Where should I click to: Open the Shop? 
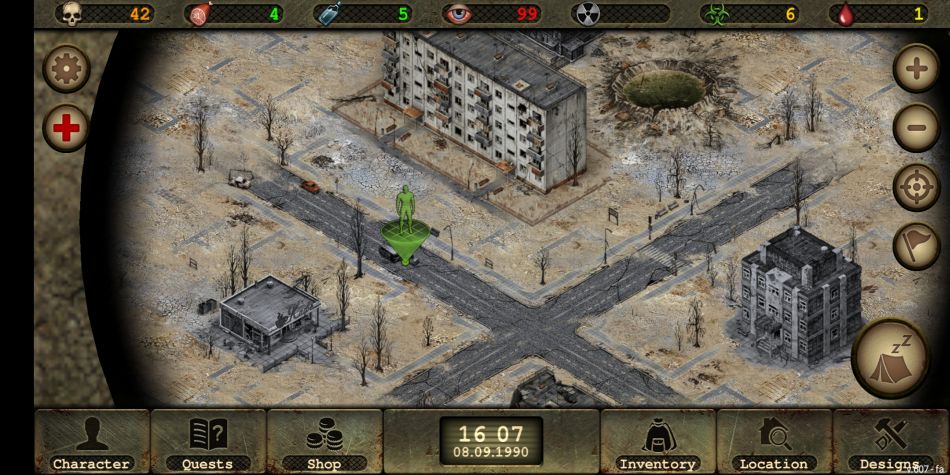click(324, 441)
